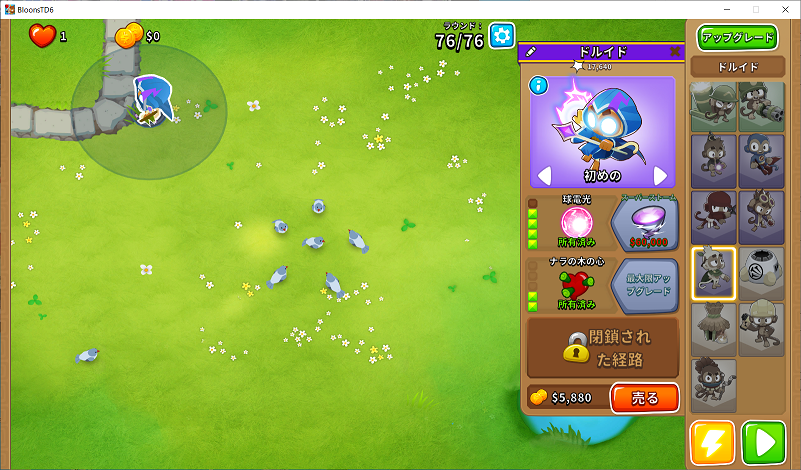The height and width of the screenshot is (470, 801).
Task: Switch targeting priority with the left arrow
Action: [545, 176]
